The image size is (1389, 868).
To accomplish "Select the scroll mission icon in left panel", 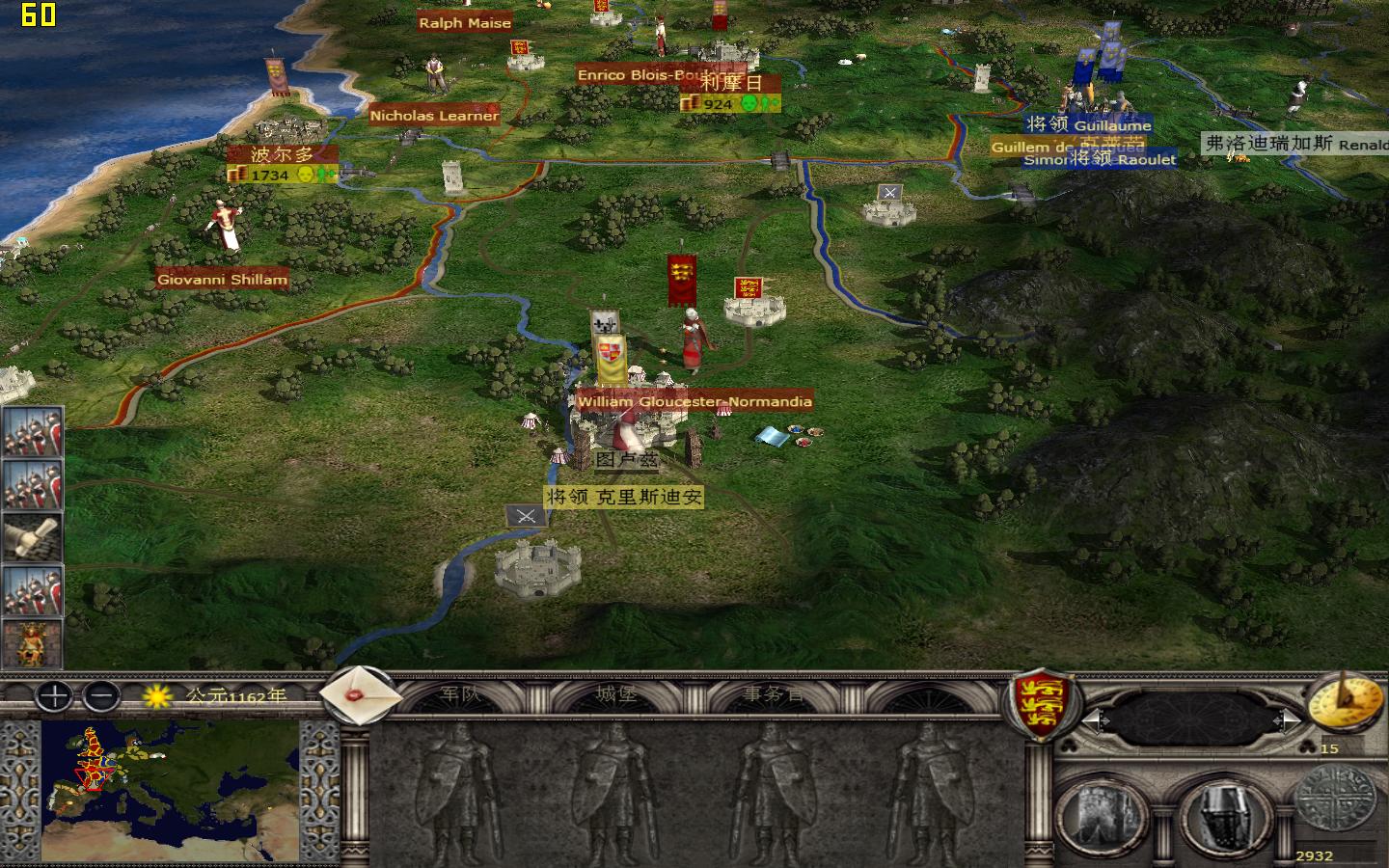I will 32,537.
